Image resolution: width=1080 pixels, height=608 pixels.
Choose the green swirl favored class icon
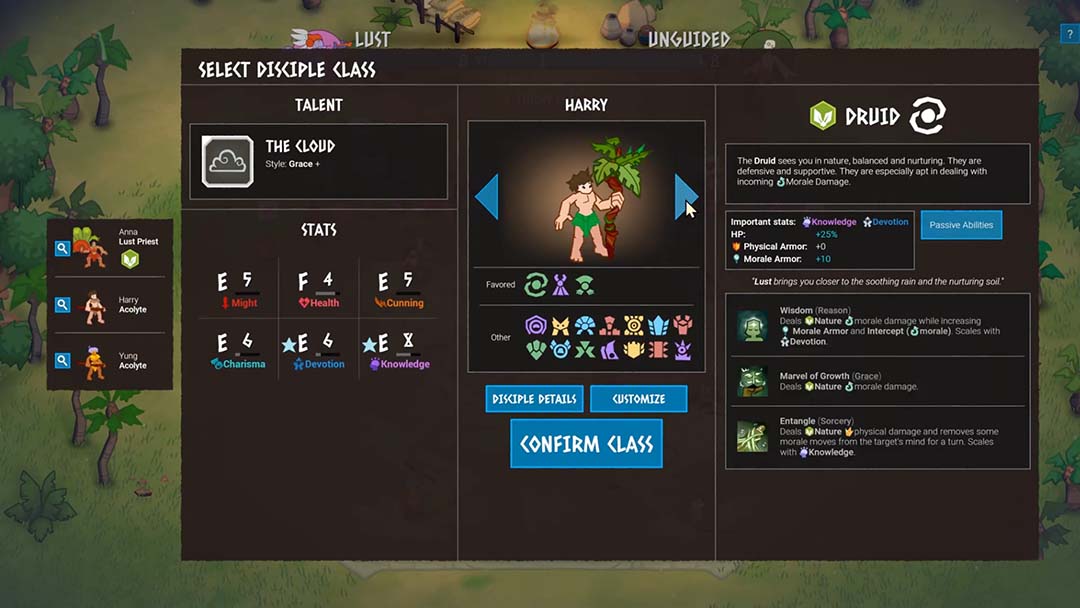coord(536,285)
